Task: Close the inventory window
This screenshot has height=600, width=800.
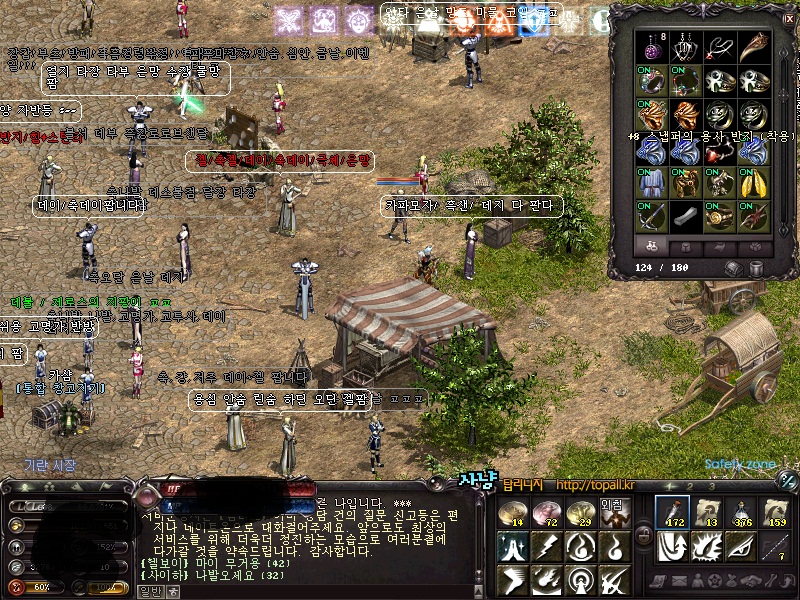Action: 789,18
